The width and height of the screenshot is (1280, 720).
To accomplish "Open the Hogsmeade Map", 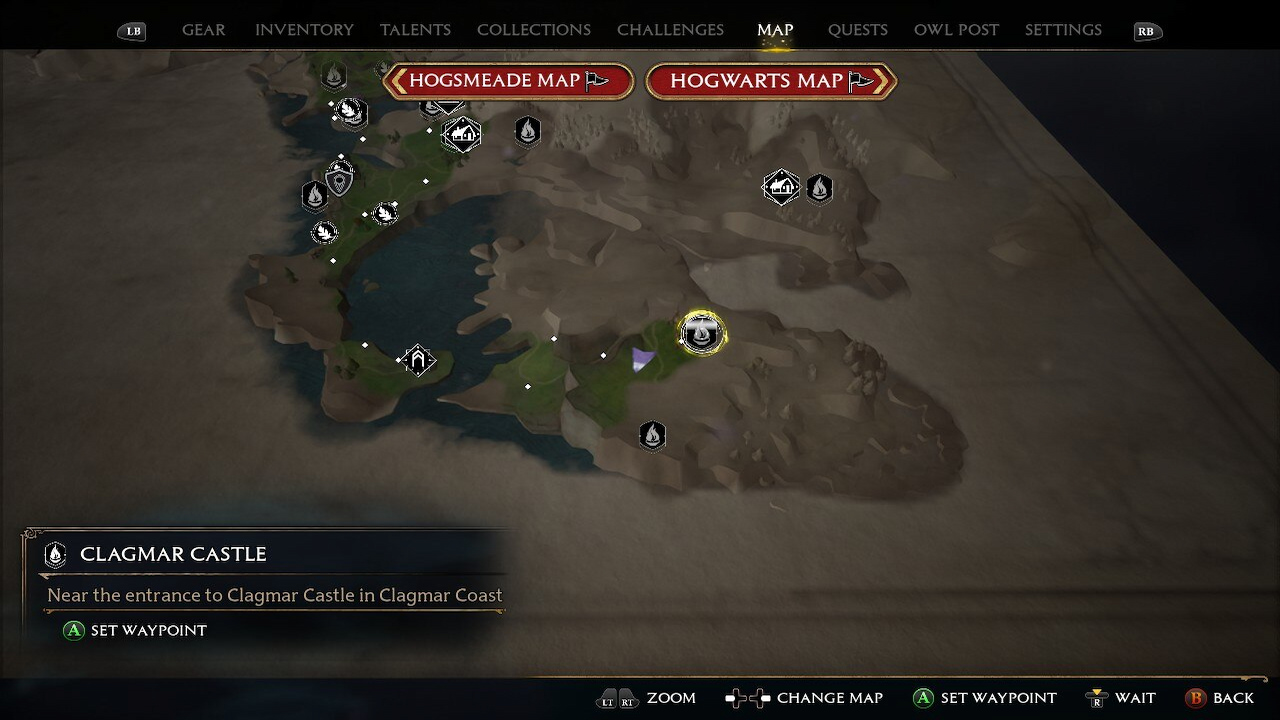I will [509, 81].
